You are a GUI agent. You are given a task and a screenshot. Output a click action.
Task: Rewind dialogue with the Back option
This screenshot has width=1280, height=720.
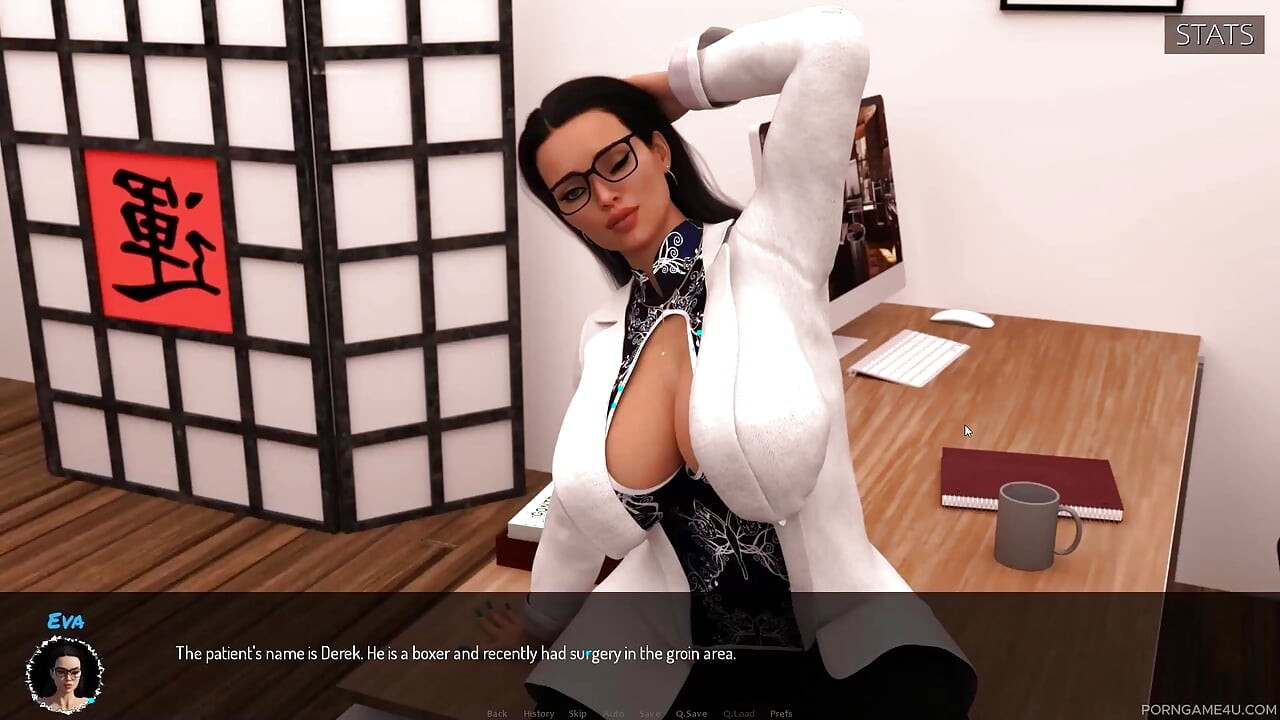497,713
